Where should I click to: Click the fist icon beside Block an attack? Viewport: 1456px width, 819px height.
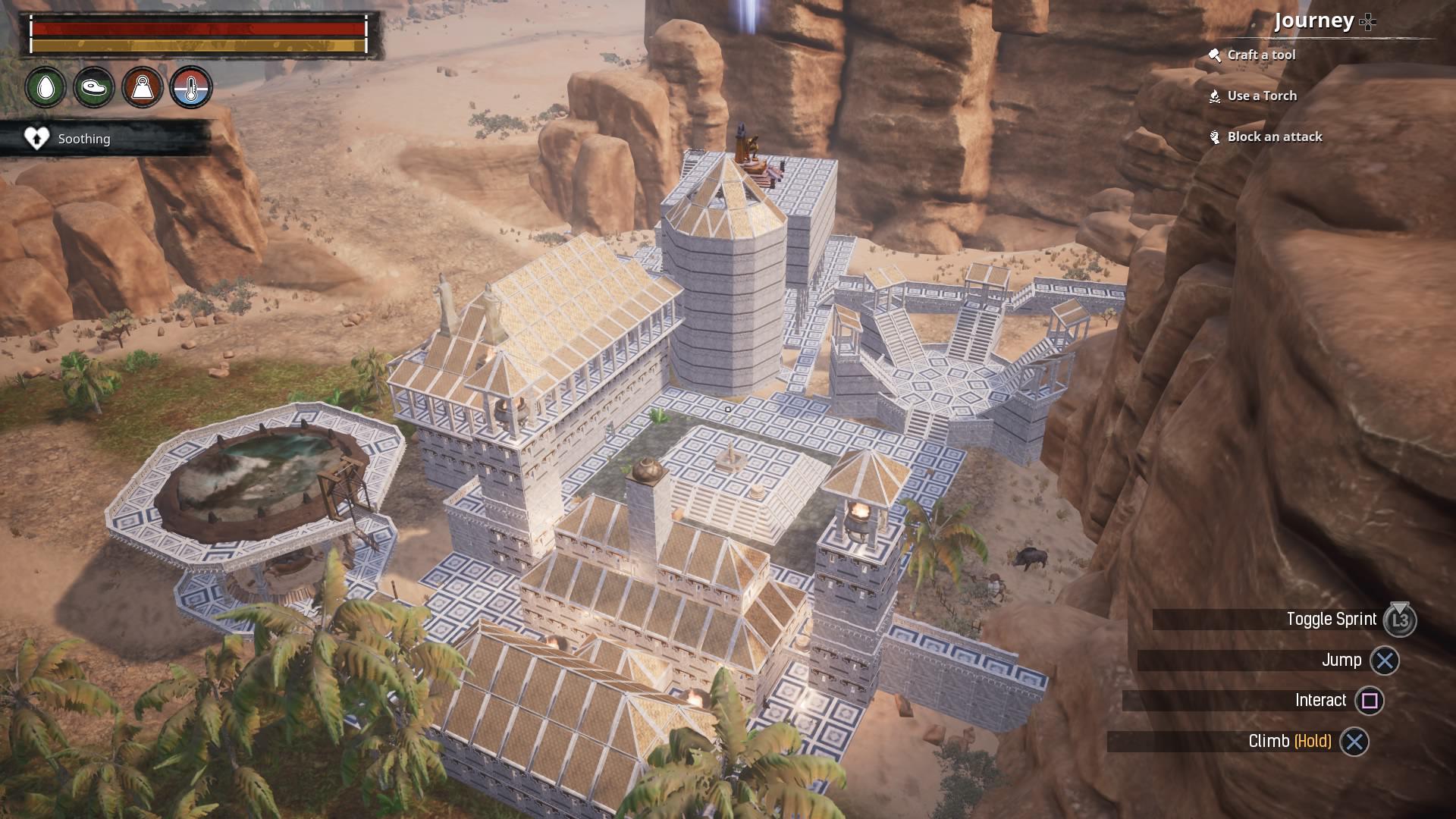(x=1215, y=136)
